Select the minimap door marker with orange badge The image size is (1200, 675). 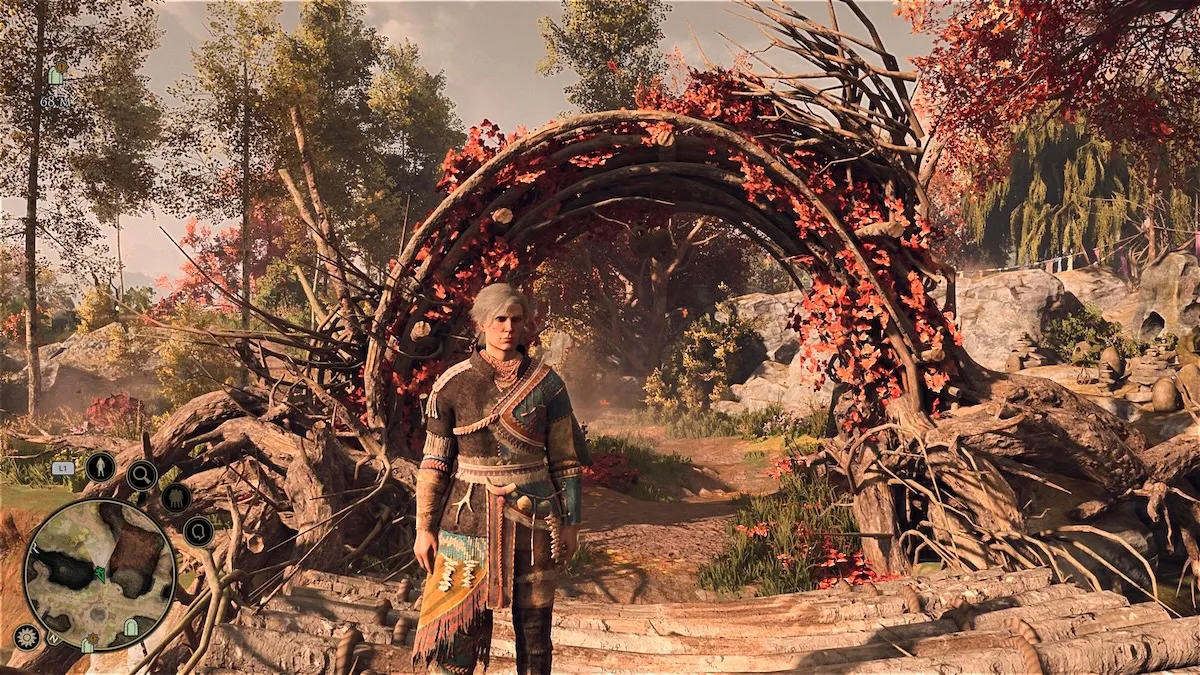[x=88, y=645]
